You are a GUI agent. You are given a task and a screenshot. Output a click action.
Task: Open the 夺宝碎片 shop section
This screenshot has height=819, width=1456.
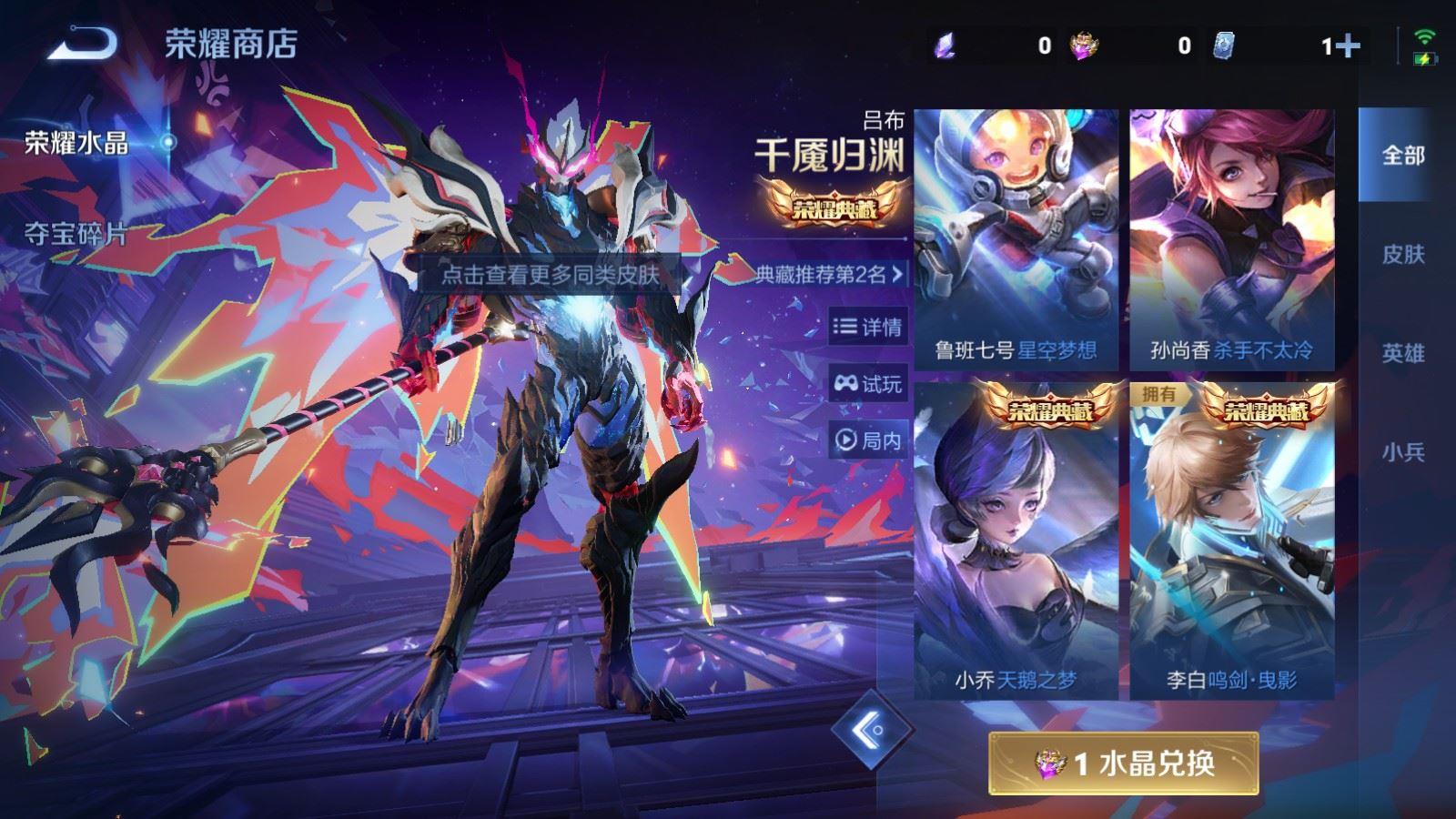pyautogui.click(x=76, y=234)
